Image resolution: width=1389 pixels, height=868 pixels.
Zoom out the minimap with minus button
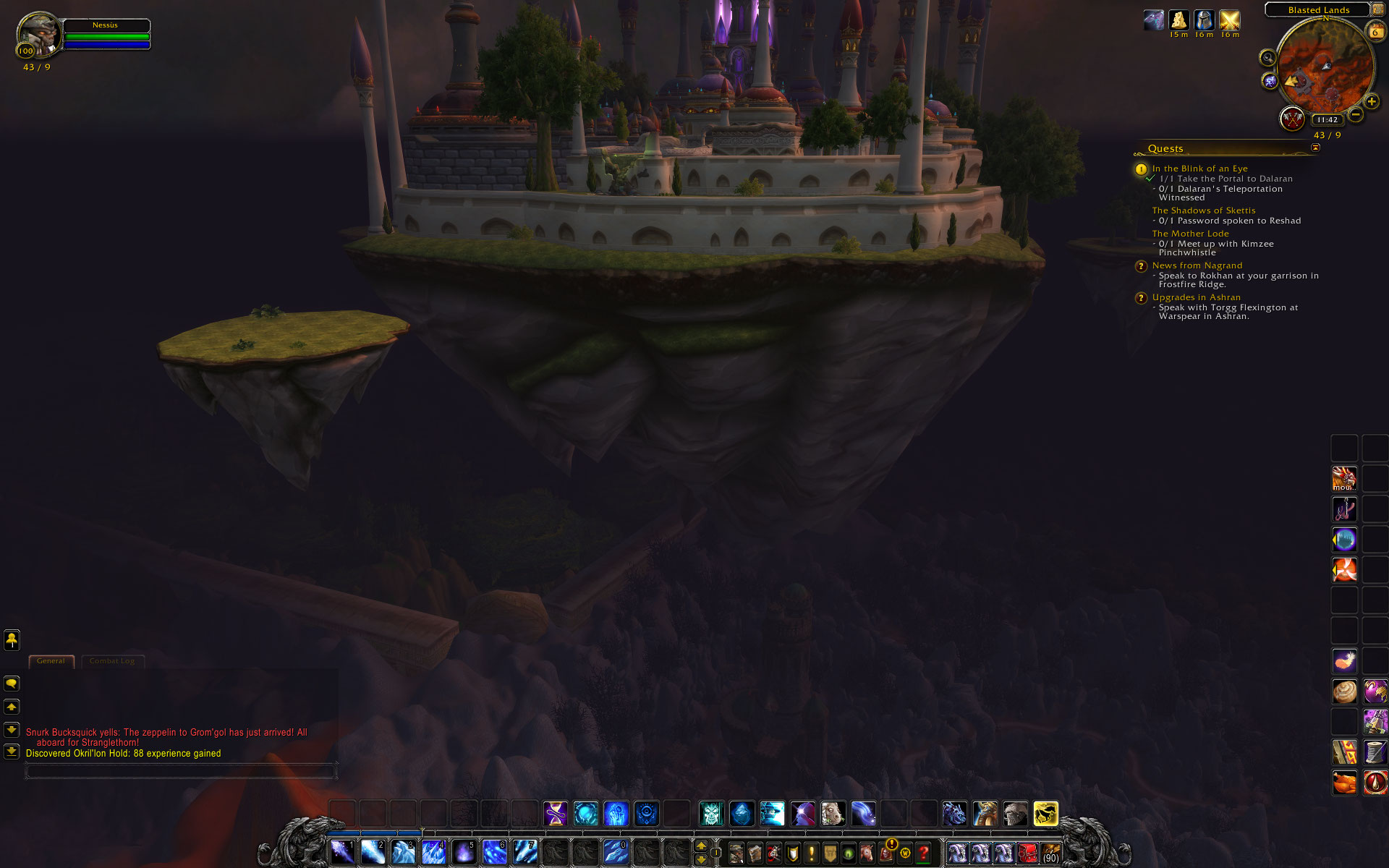[x=1356, y=114]
